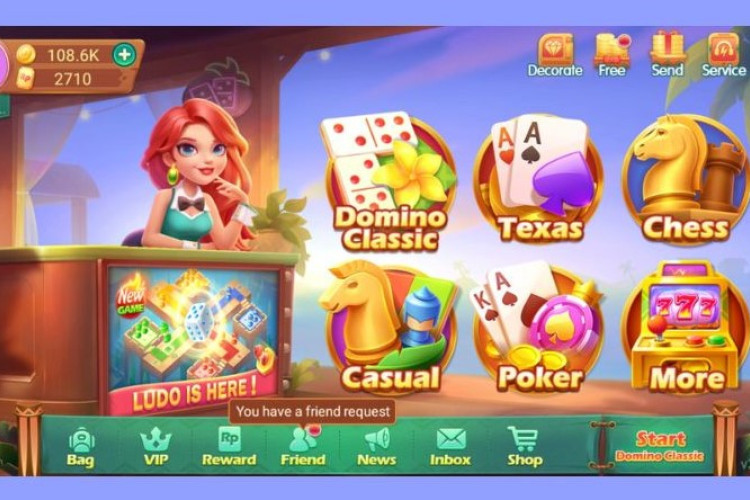The image size is (750, 500).
Task: Launch the Poker game tile
Action: point(540,330)
